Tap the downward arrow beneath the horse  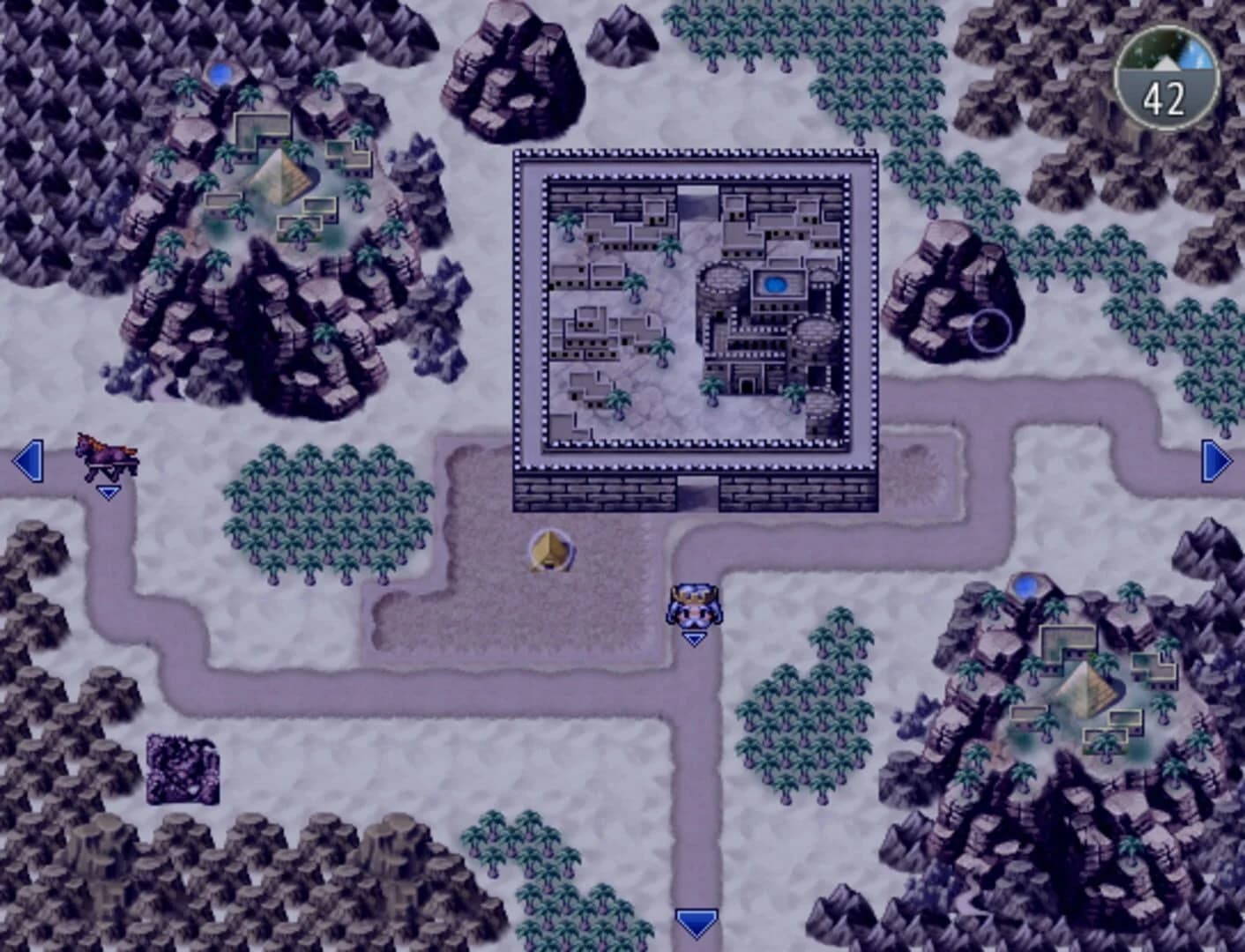(x=108, y=493)
